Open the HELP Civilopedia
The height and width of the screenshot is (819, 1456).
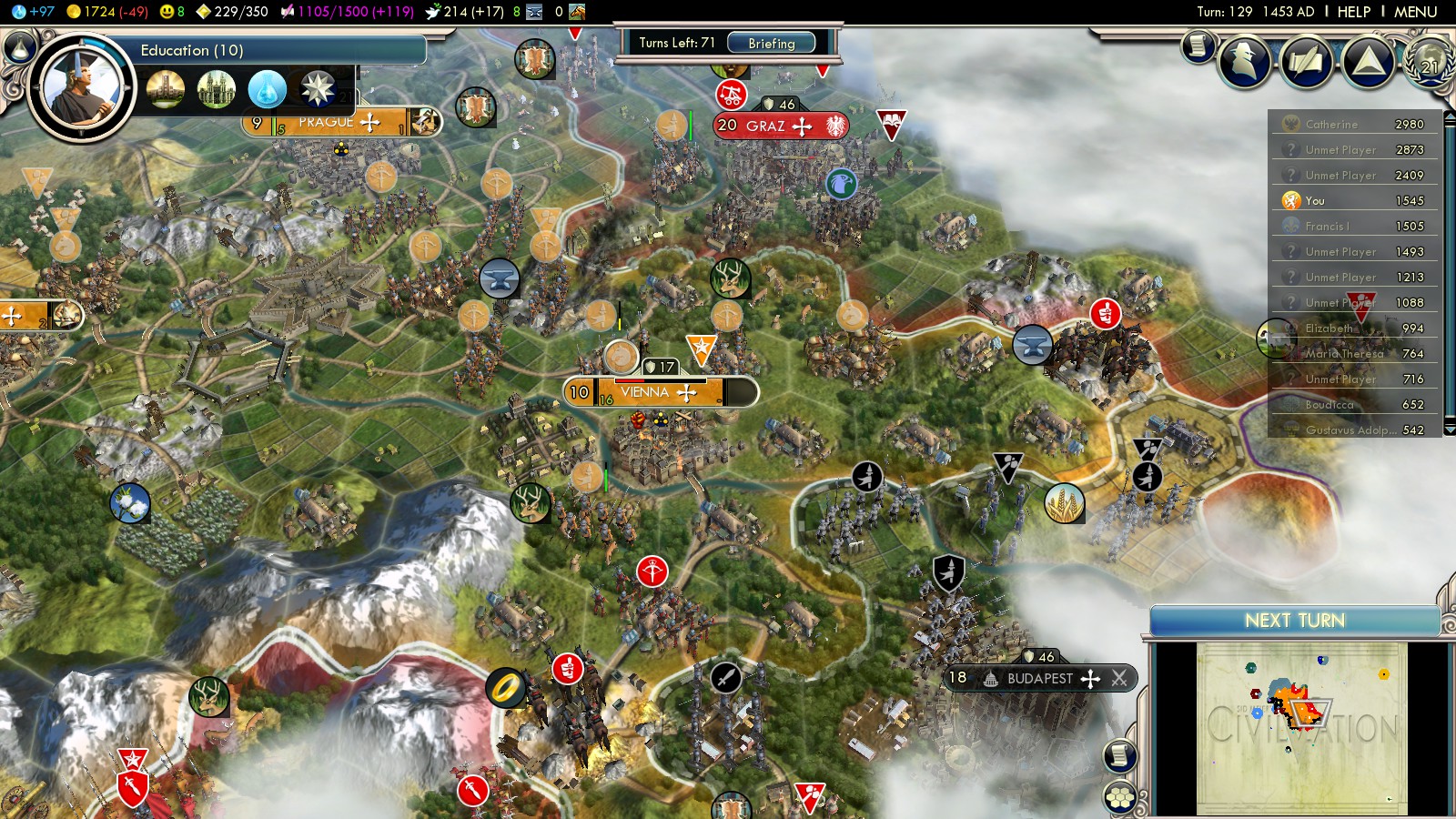[1353, 12]
